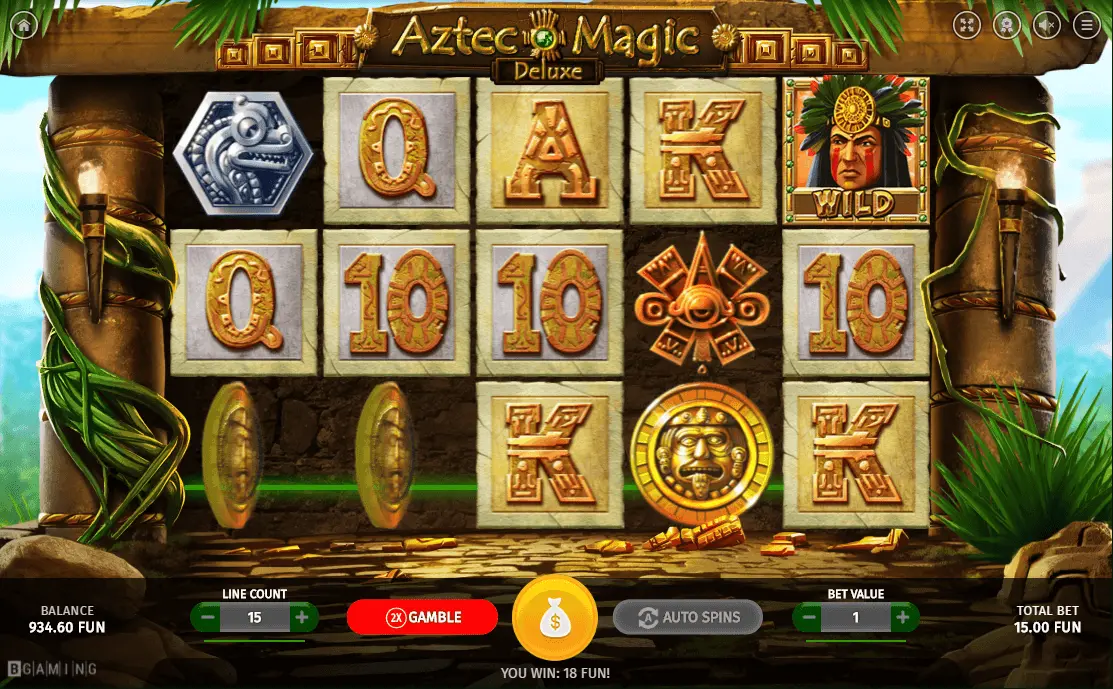Toggle fullscreen mode

coord(966,25)
